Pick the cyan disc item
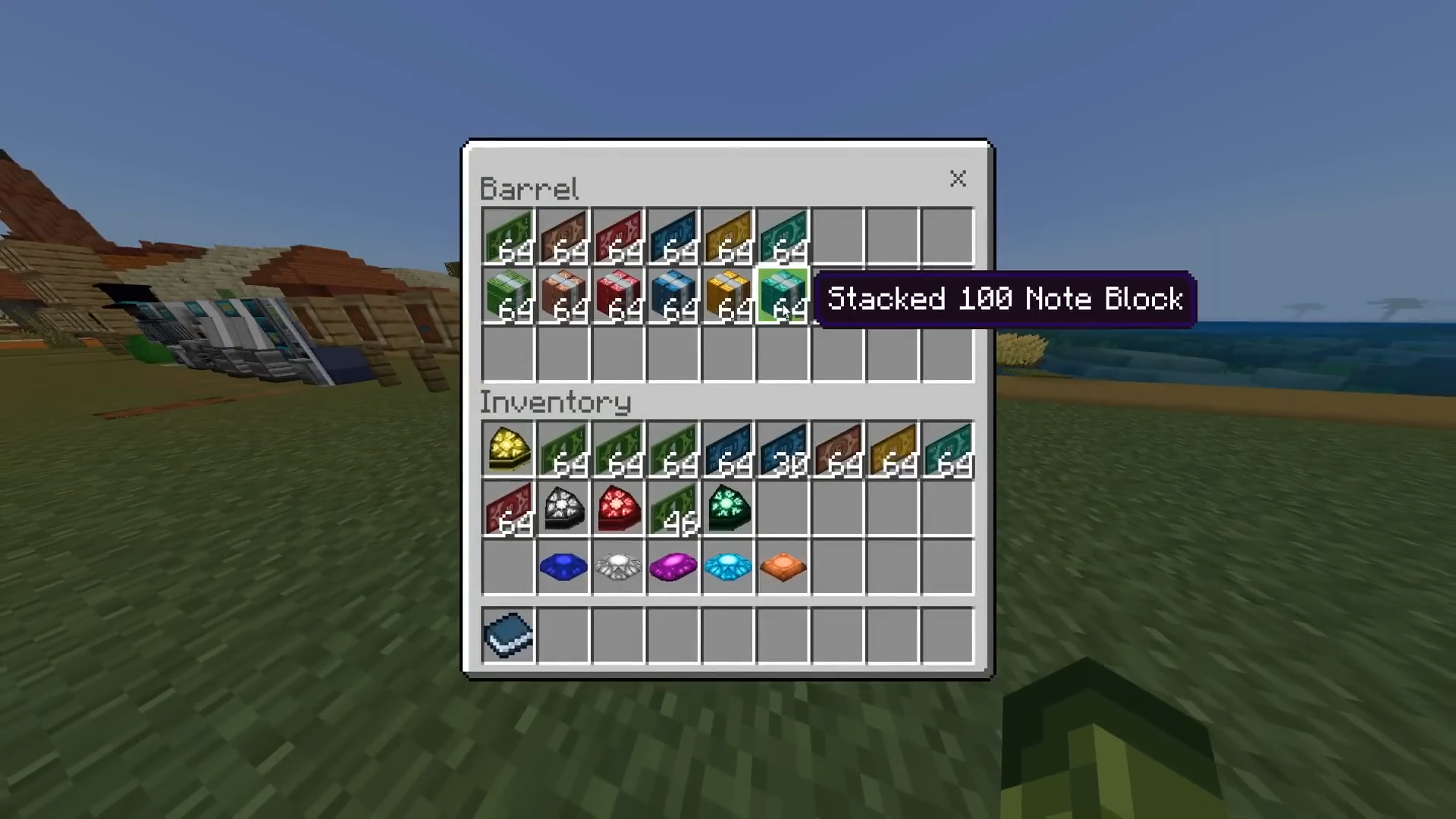1456x819 pixels. click(x=728, y=566)
